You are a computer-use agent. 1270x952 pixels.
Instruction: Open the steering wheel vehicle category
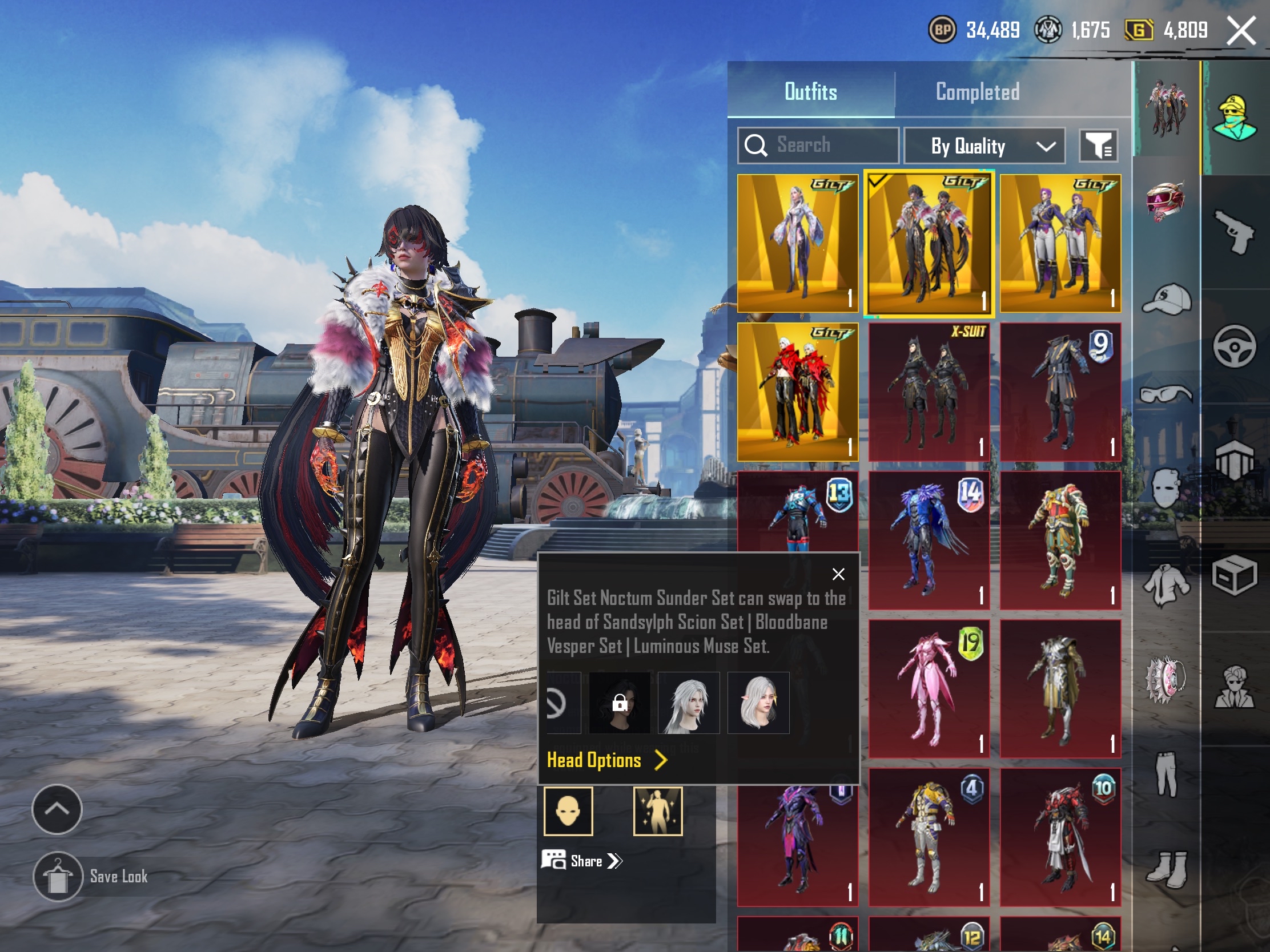pos(1235,345)
